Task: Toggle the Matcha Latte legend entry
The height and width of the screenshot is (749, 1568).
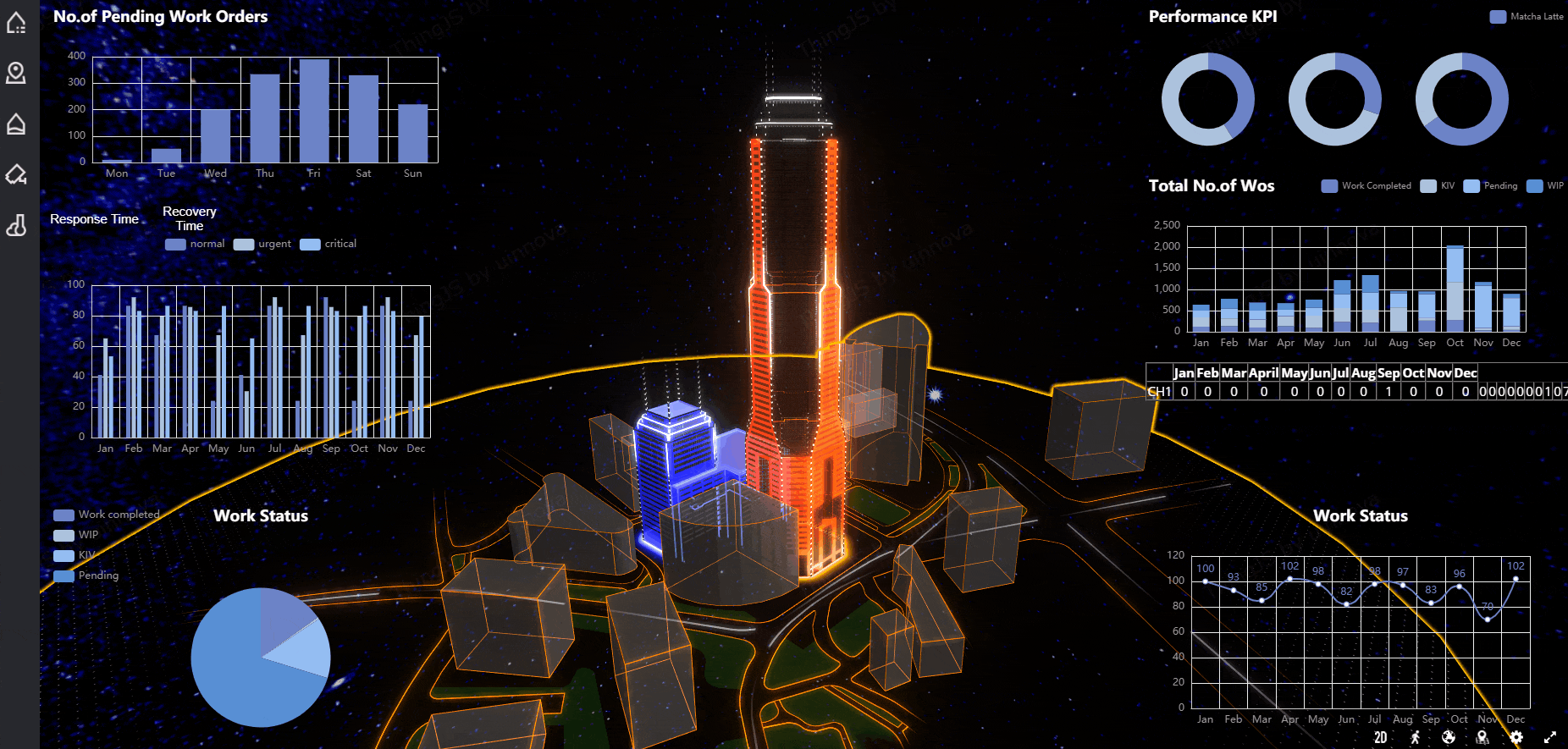Action: (1527, 17)
